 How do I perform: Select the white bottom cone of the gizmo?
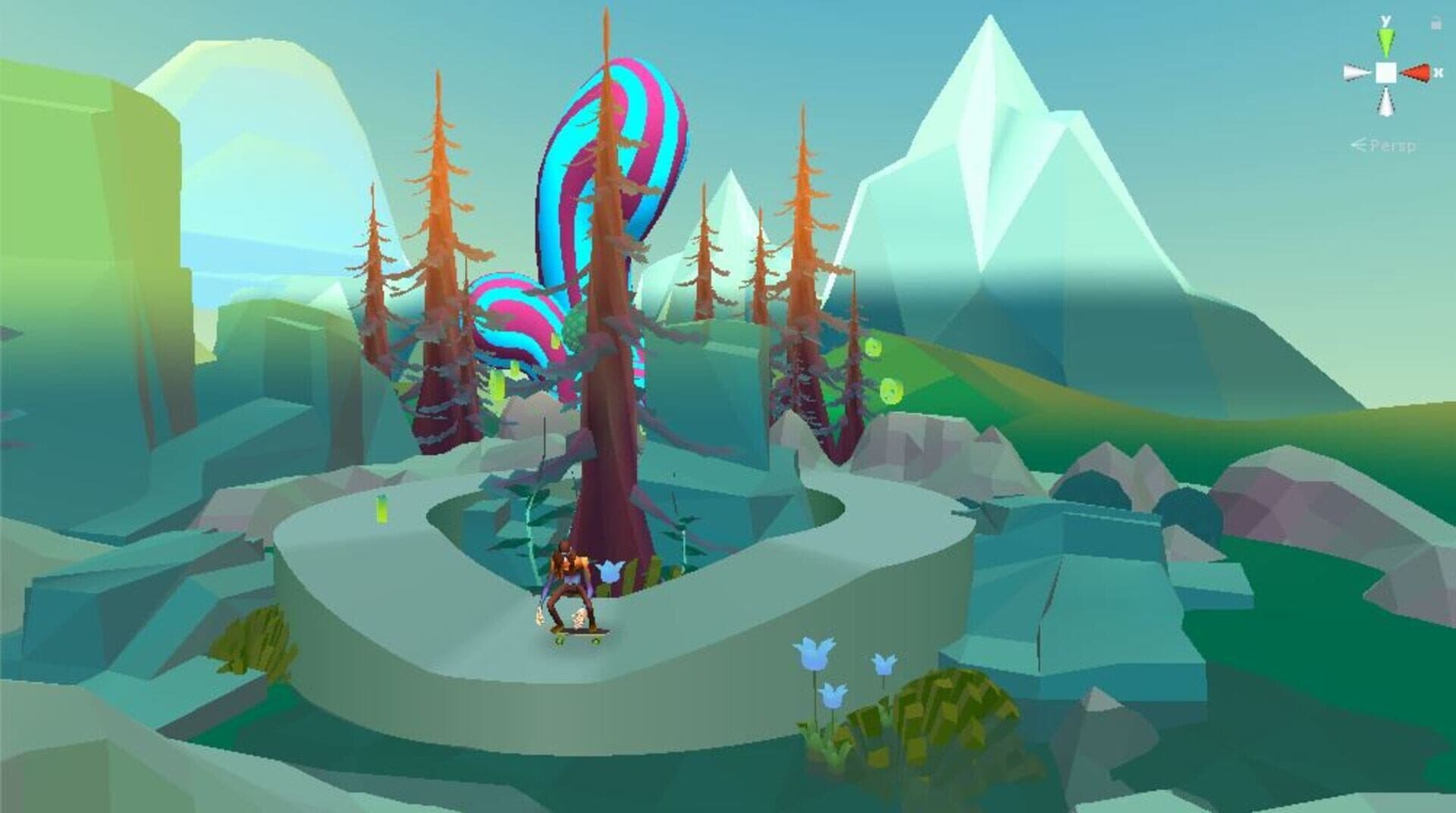tap(1386, 103)
